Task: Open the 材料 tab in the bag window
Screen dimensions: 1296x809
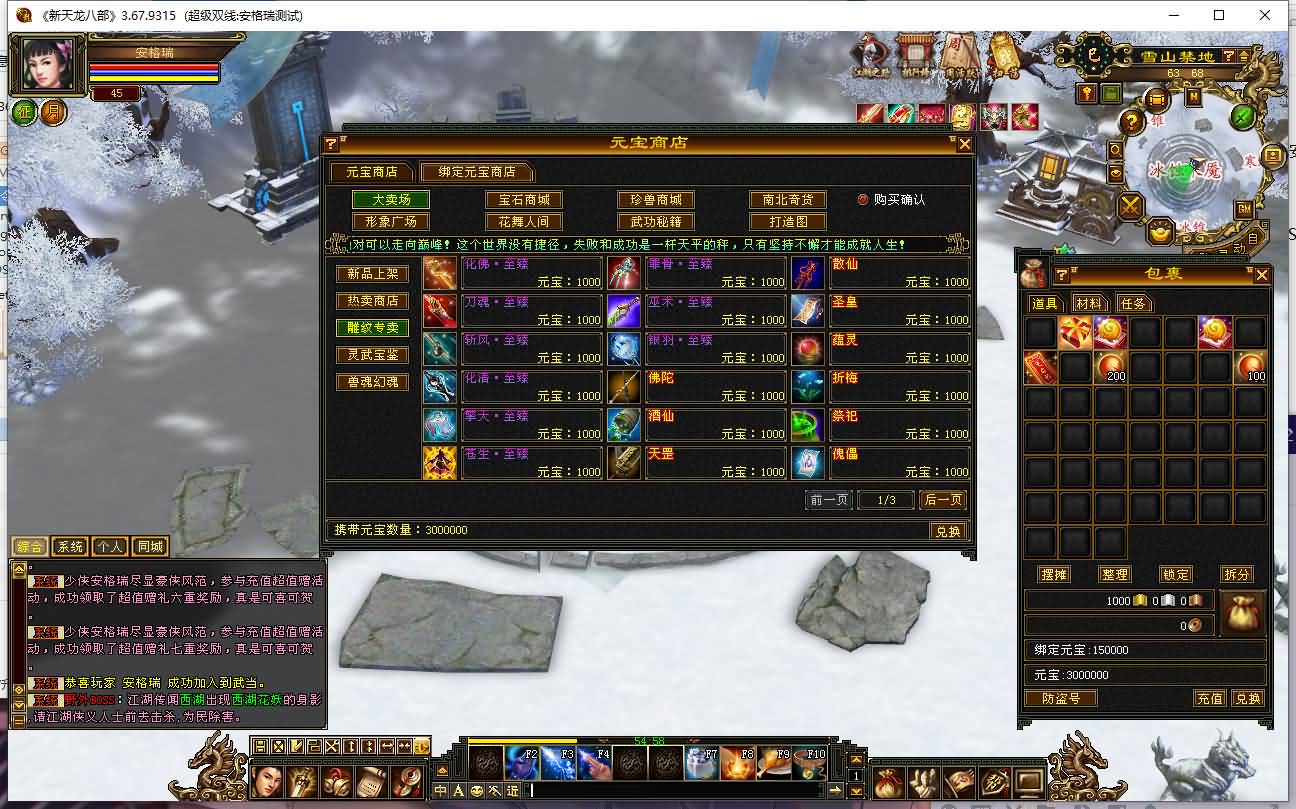Action: (1092, 303)
